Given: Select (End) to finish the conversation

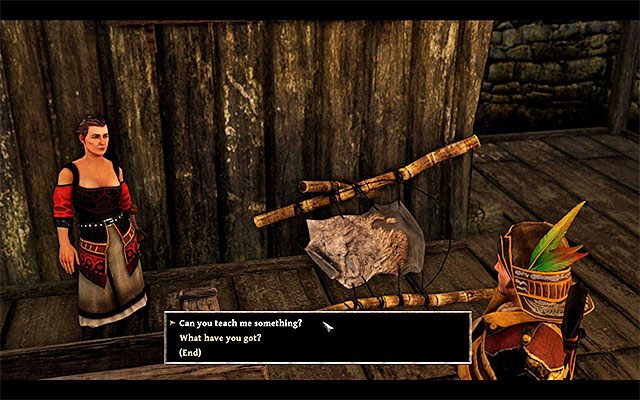Looking at the screenshot, I should tap(192, 352).
